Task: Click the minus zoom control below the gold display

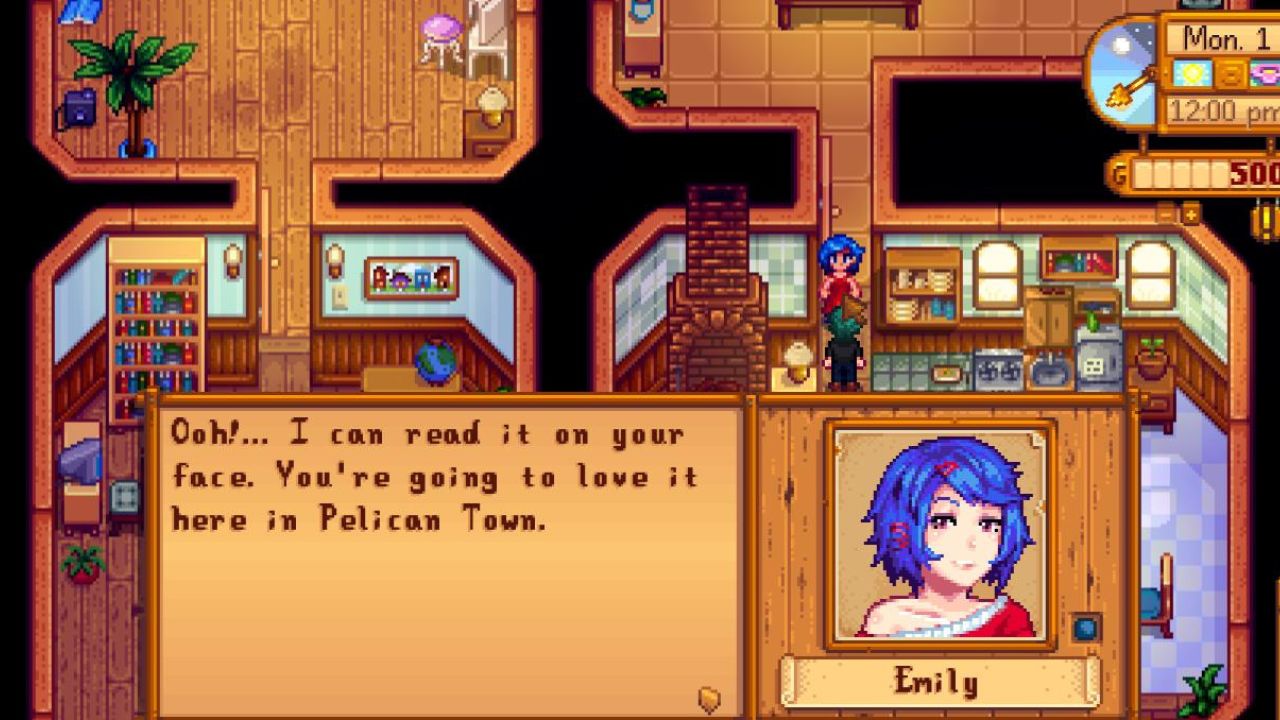Action: click(1164, 215)
